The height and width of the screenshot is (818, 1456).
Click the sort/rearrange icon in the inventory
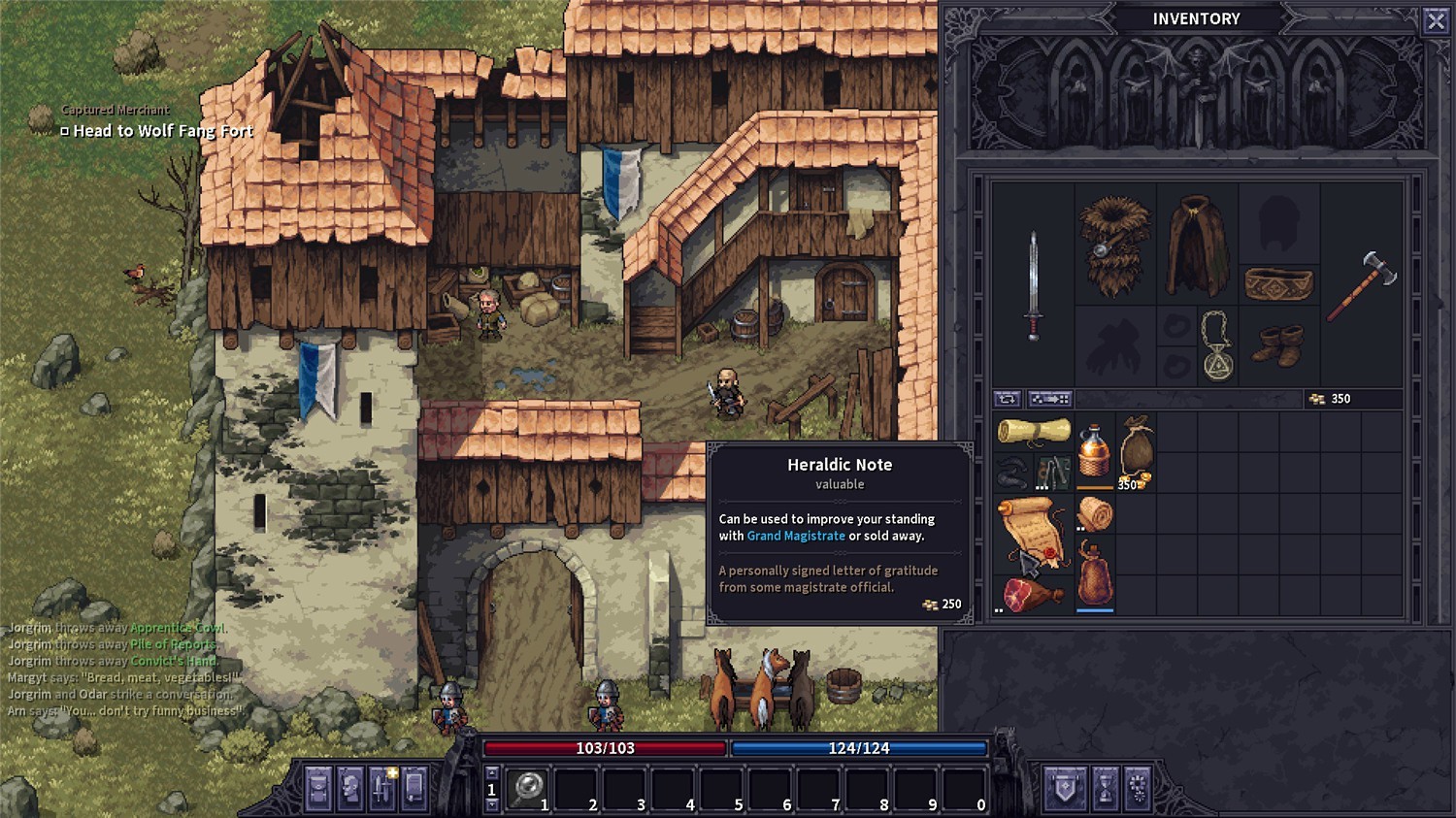[1007, 398]
